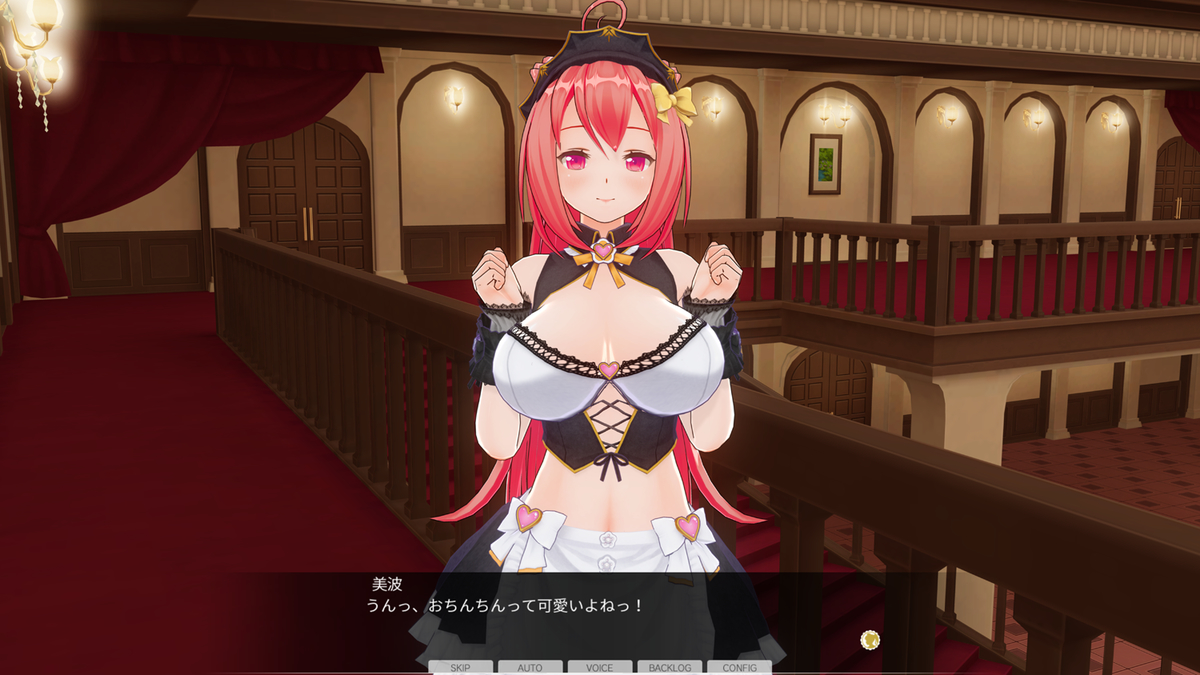Replay the line with VOICE button

(600, 667)
